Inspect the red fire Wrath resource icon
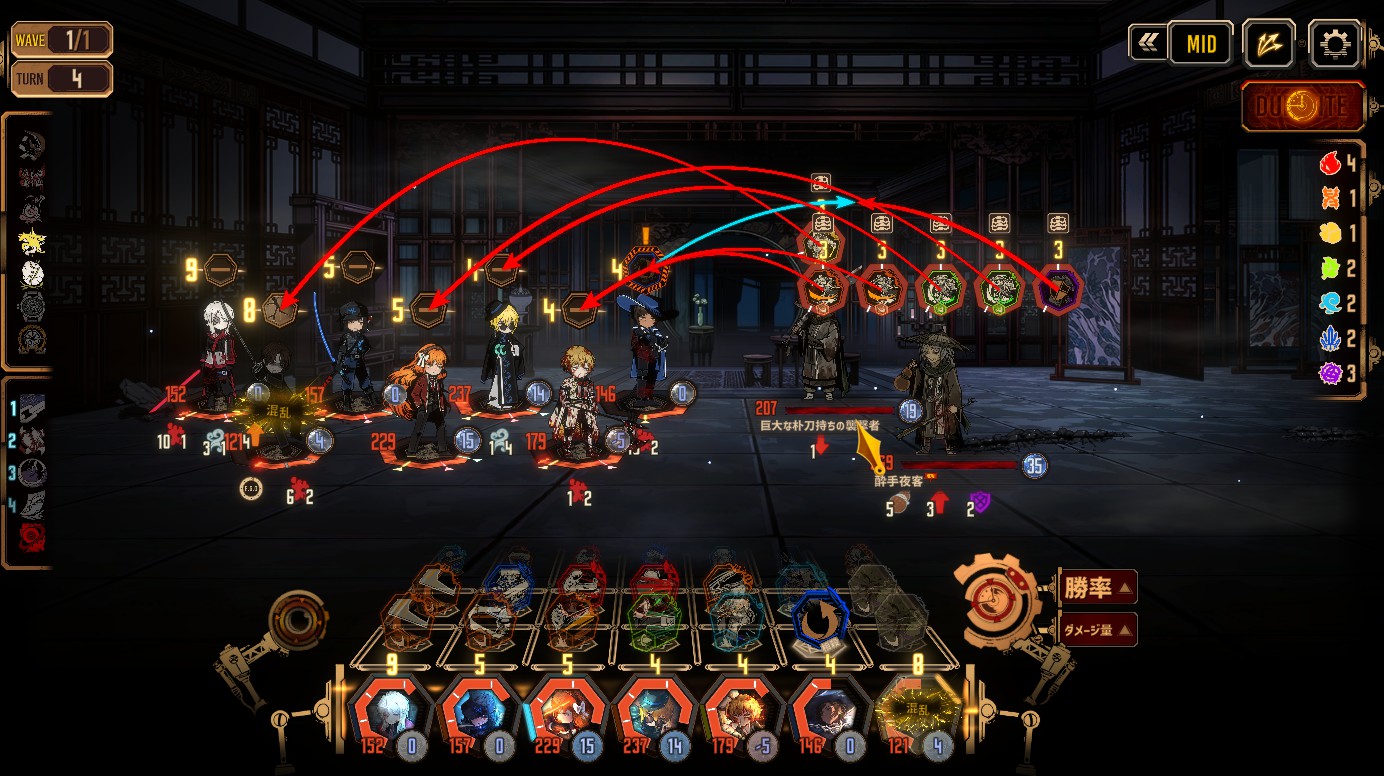Screen dimensions: 1384x776 tap(1329, 162)
